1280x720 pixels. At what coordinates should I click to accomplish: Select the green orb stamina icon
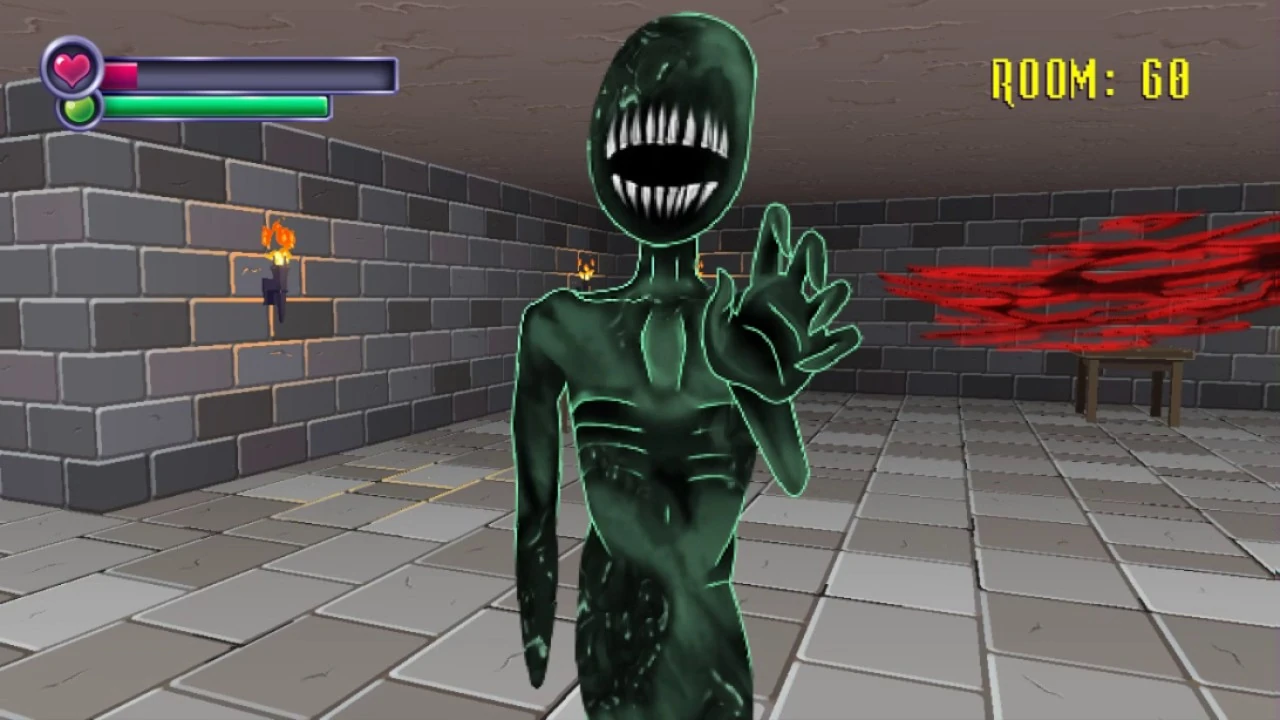[79, 109]
